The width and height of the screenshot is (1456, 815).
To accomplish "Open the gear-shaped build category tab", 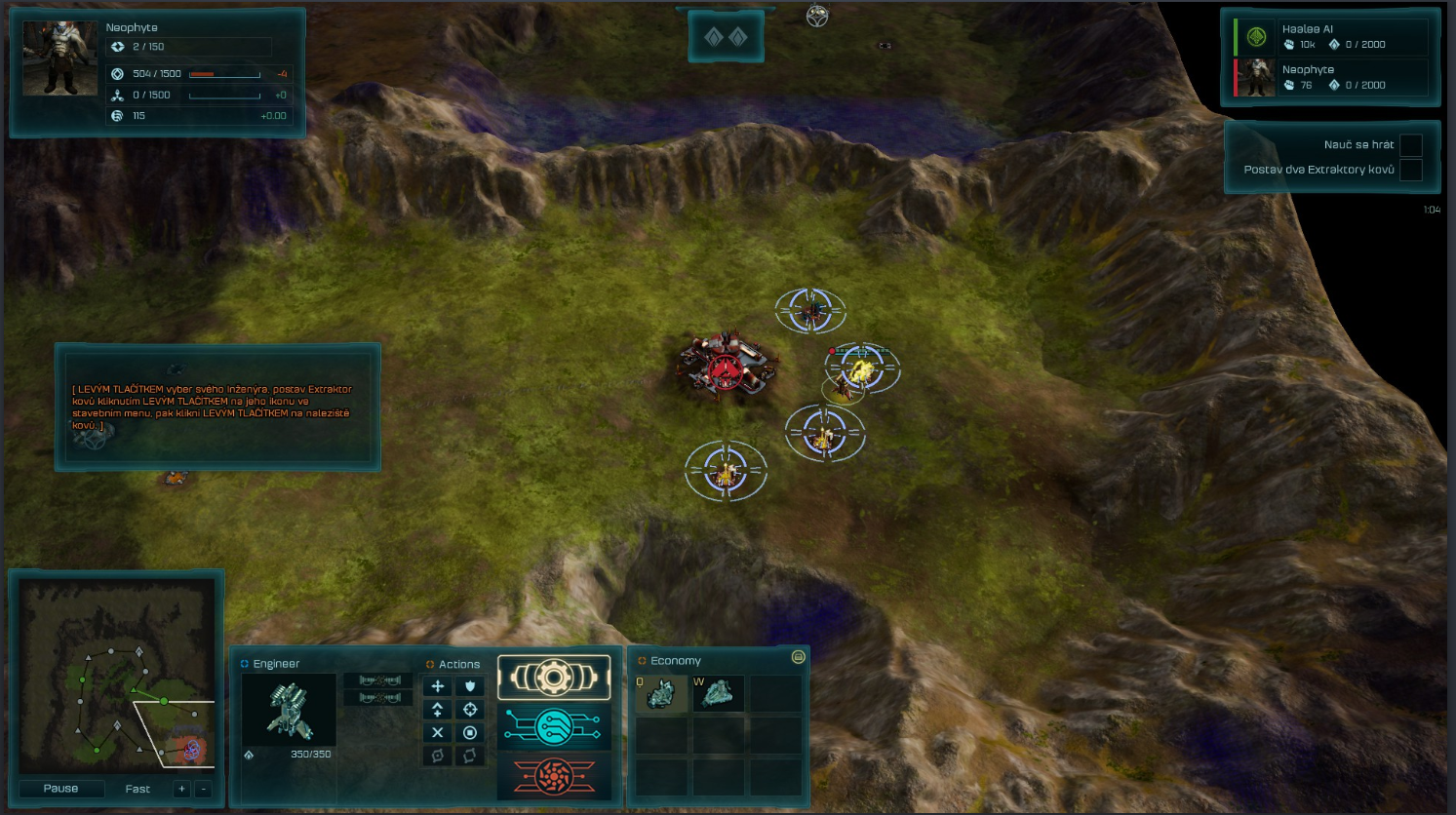I will (554, 678).
